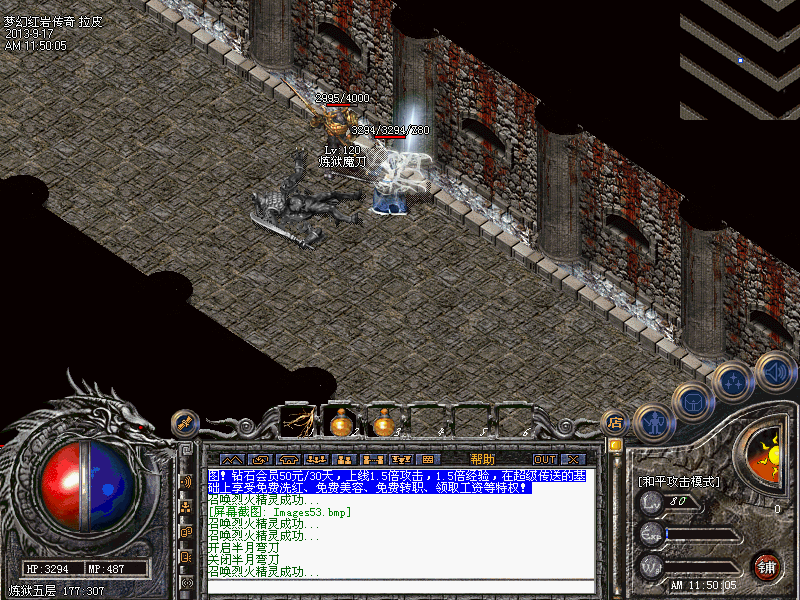Viewport: 800px width, 600px height.
Task: Click the chat input line
Action: pos(395,584)
